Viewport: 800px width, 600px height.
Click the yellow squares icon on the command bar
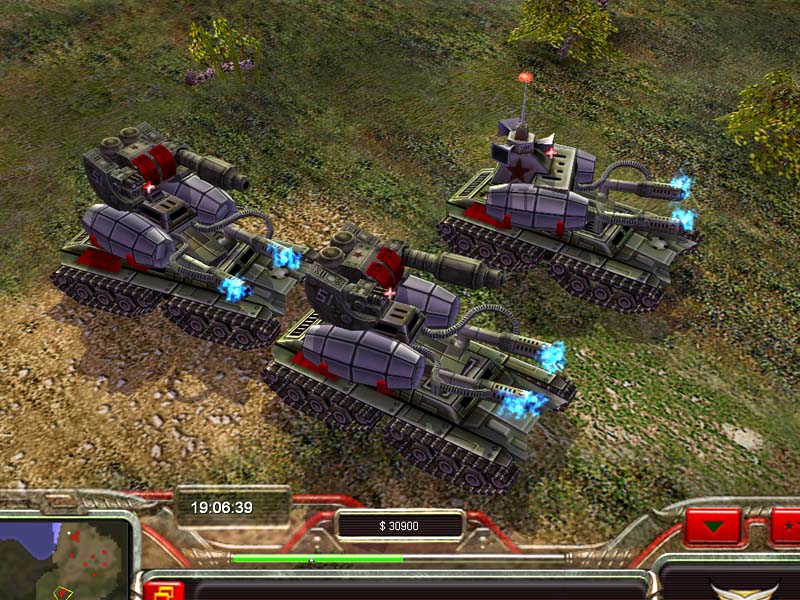(x=163, y=590)
